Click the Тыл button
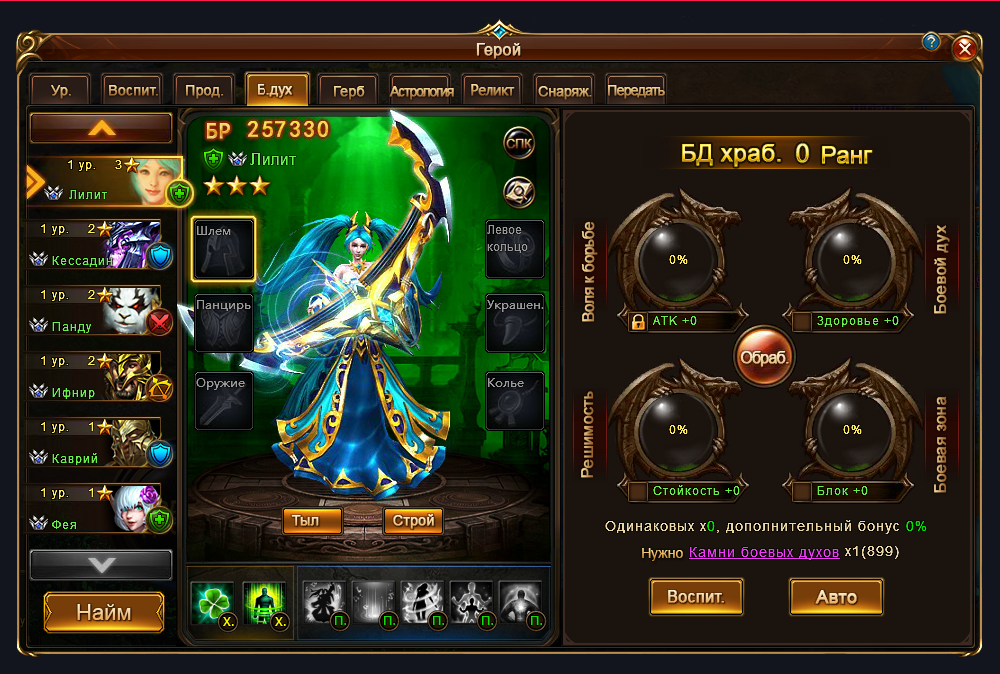Viewport: 1000px width, 674px height. pyautogui.click(x=312, y=521)
